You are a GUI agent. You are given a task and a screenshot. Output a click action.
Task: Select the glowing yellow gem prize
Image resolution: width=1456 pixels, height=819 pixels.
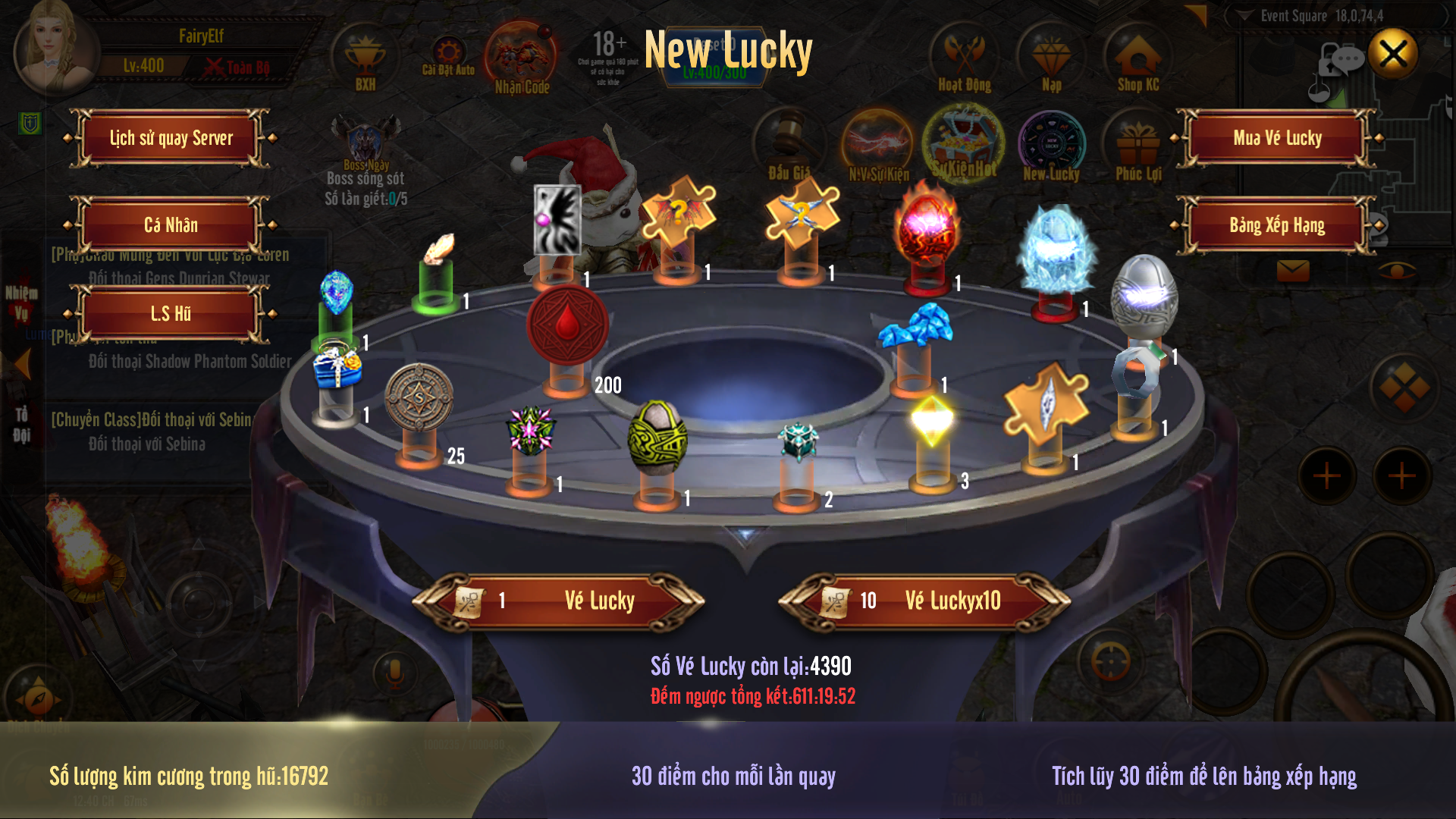click(933, 419)
